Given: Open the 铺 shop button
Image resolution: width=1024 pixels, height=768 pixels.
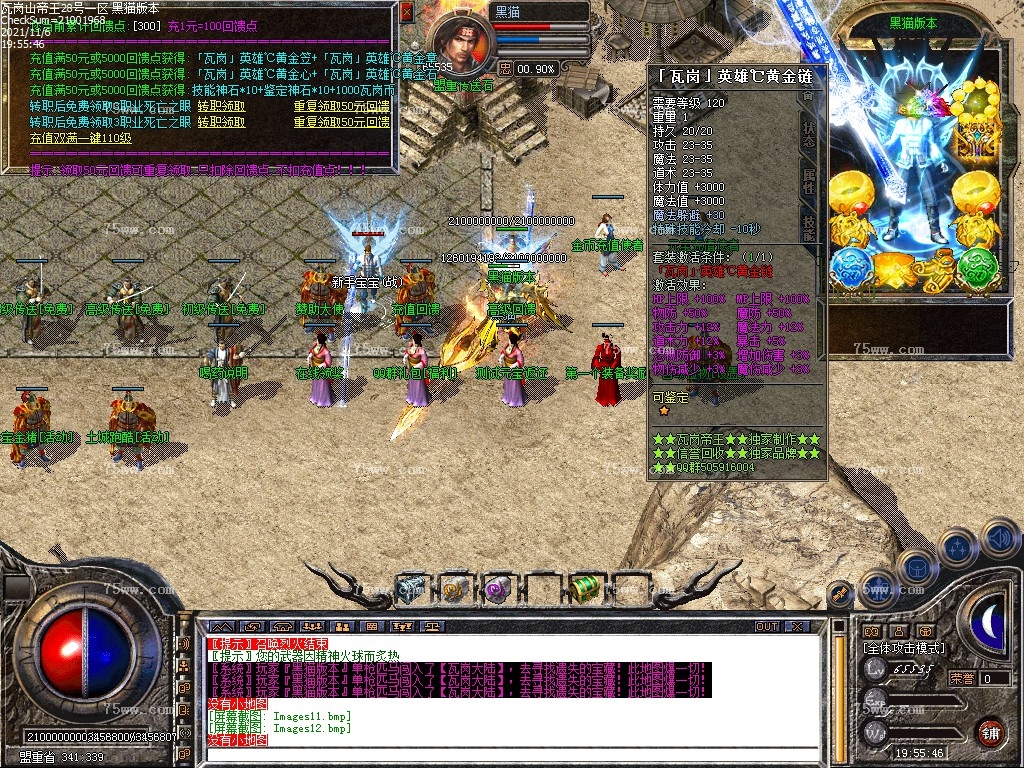Looking at the screenshot, I should (x=990, y=731).
